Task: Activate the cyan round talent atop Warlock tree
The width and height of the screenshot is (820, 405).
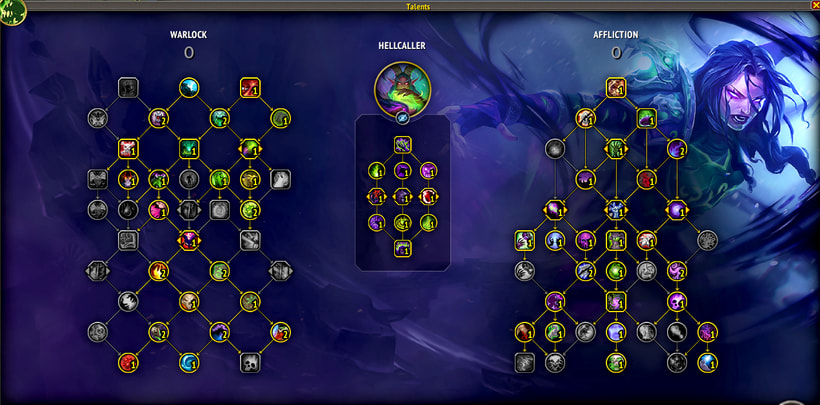Action: click(x=188, y=88)
